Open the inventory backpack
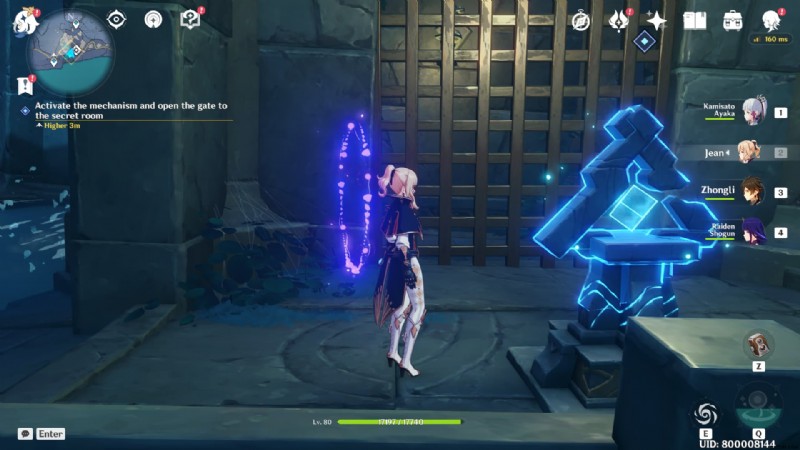 pyautogui.click(x=733, y=20)
